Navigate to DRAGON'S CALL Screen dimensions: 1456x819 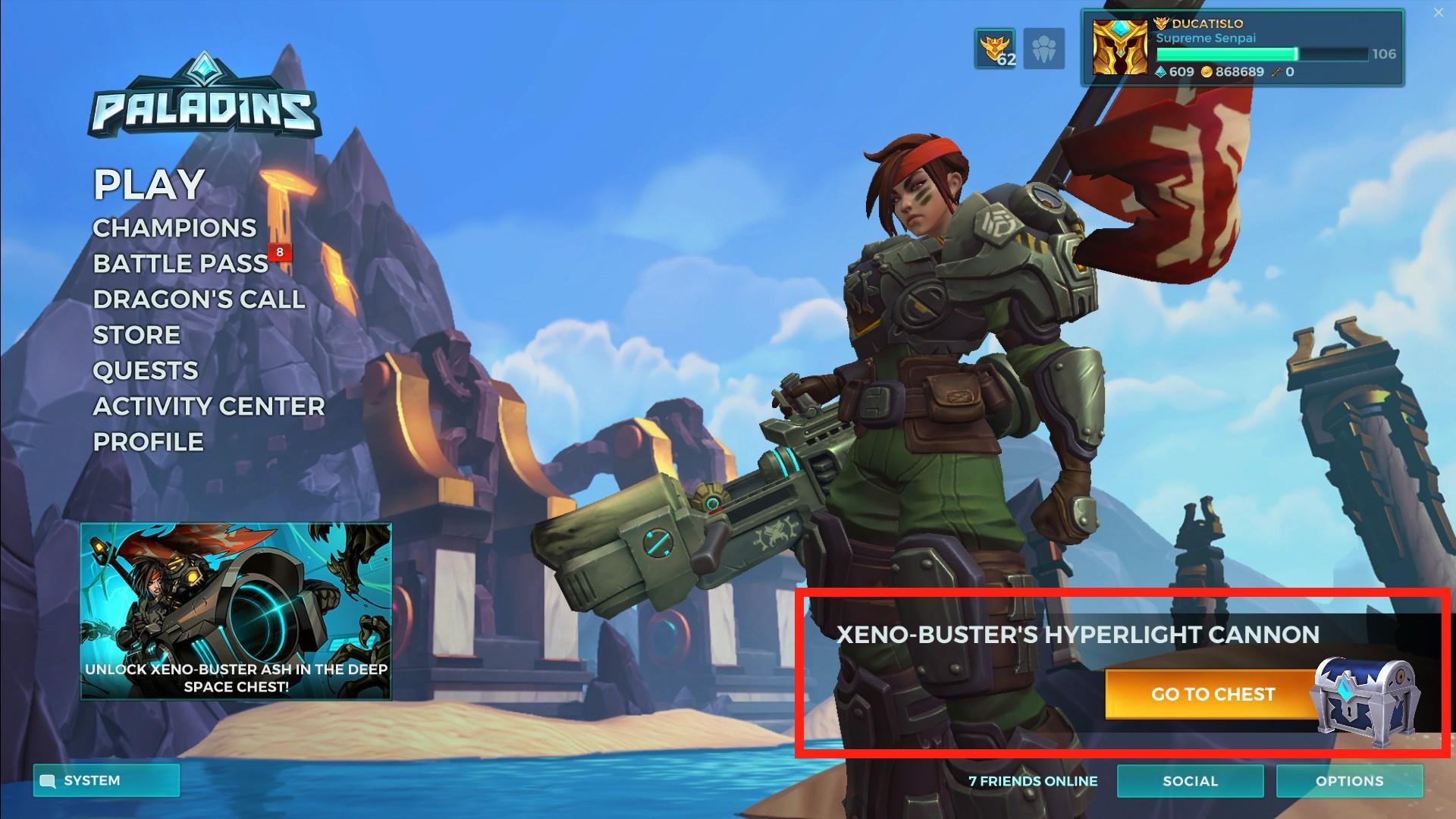coord(199,300)
